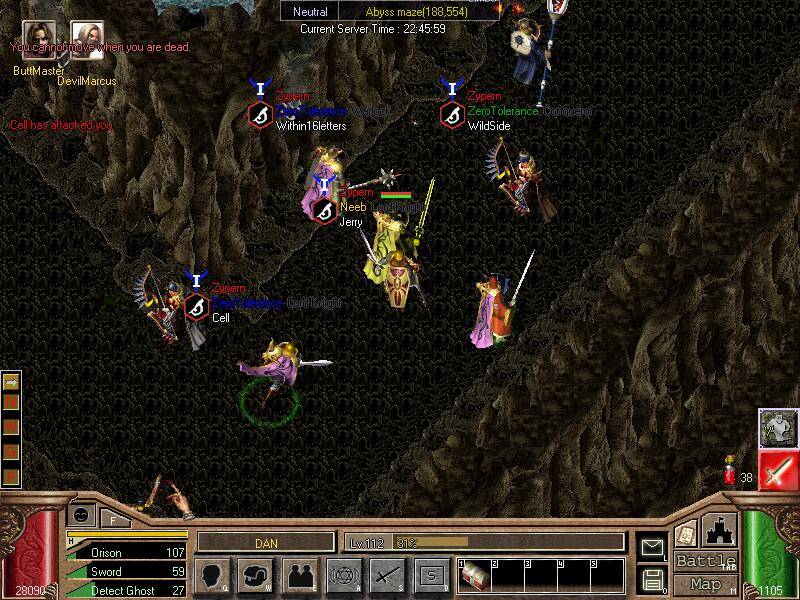Screen dimensions: 800x600
Task: Click the crossed sword skill icon
Action: click(x=387, y=575)
